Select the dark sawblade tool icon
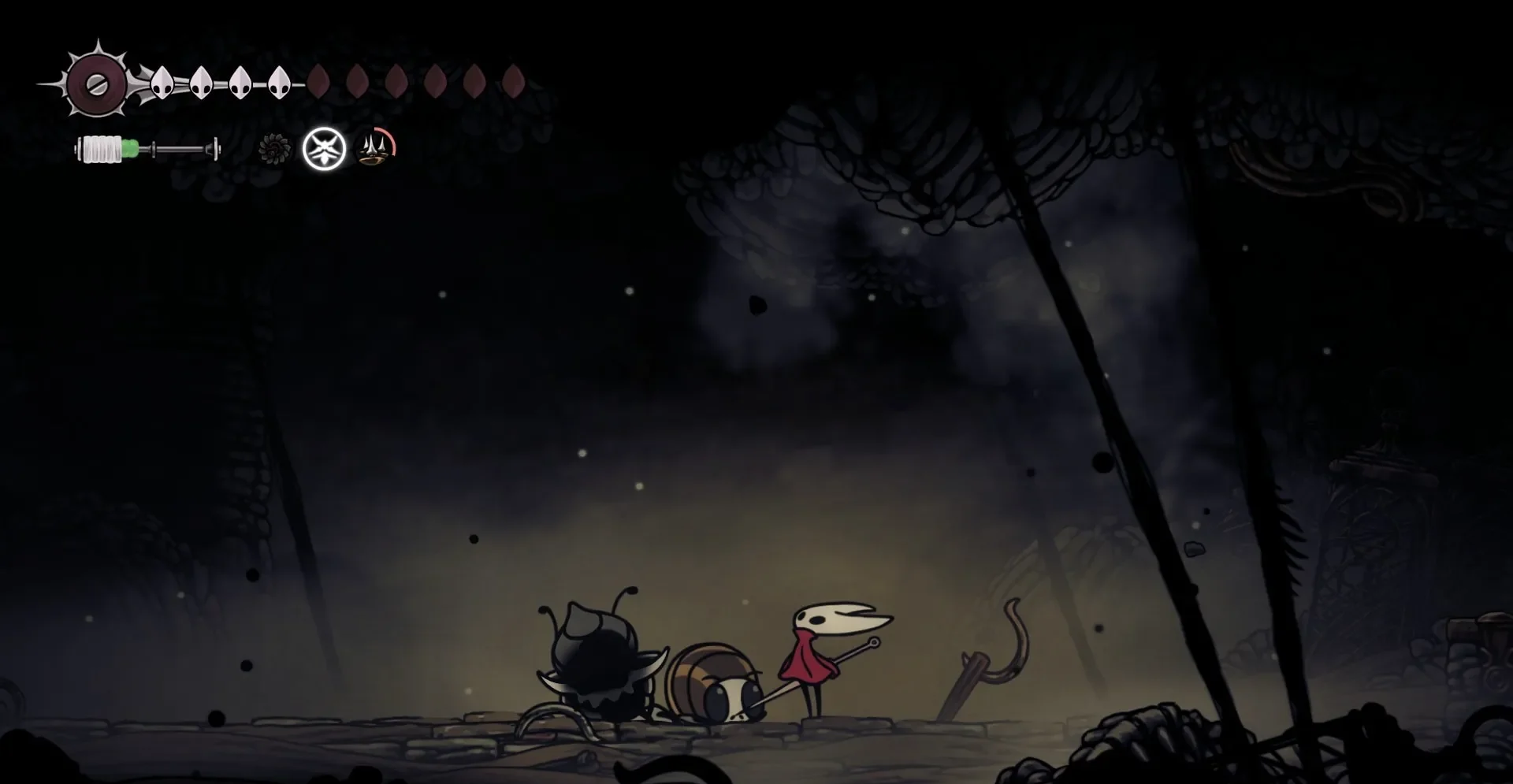 (274, 149)
